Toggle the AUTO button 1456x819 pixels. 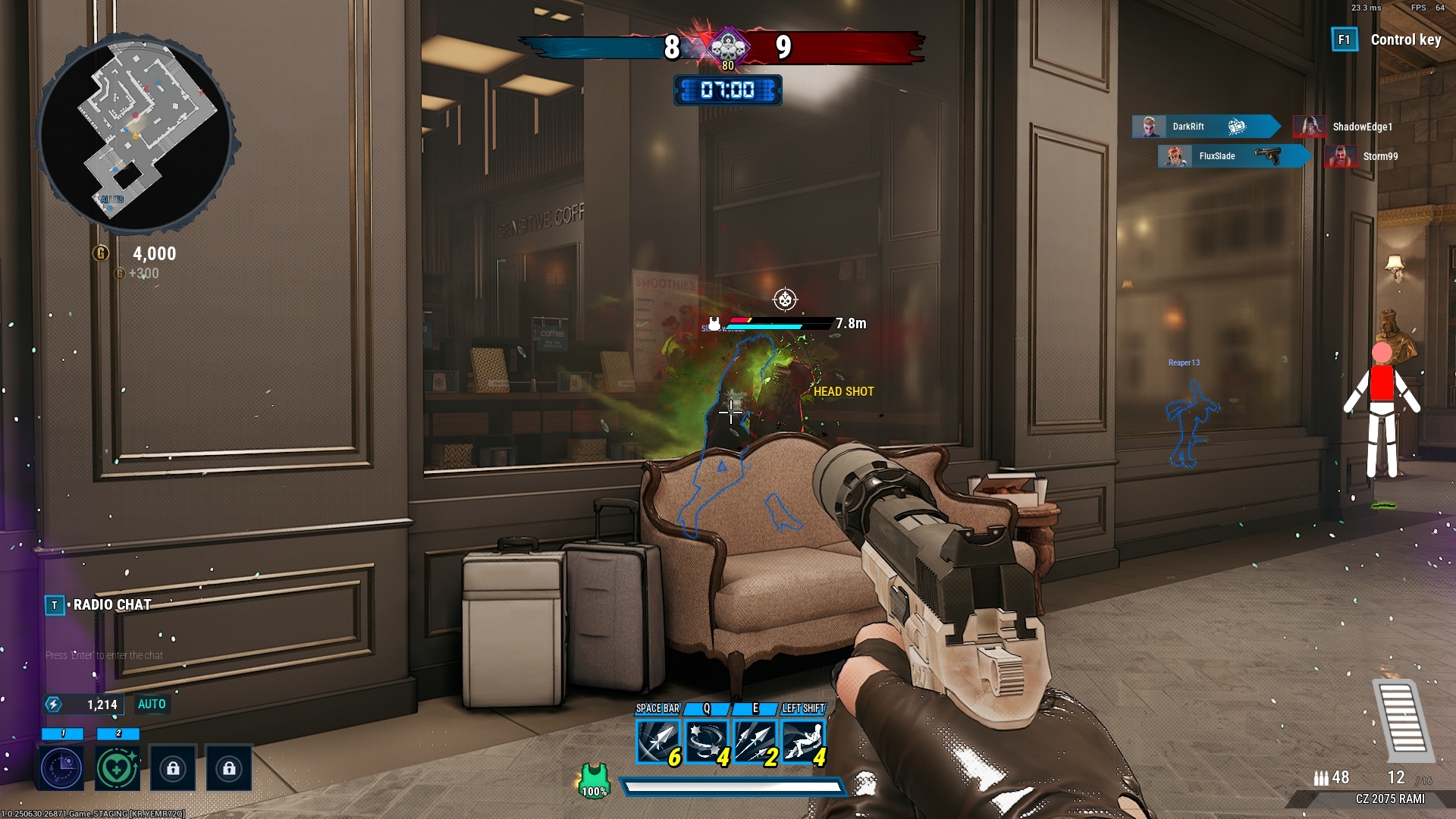pos(152,704)
